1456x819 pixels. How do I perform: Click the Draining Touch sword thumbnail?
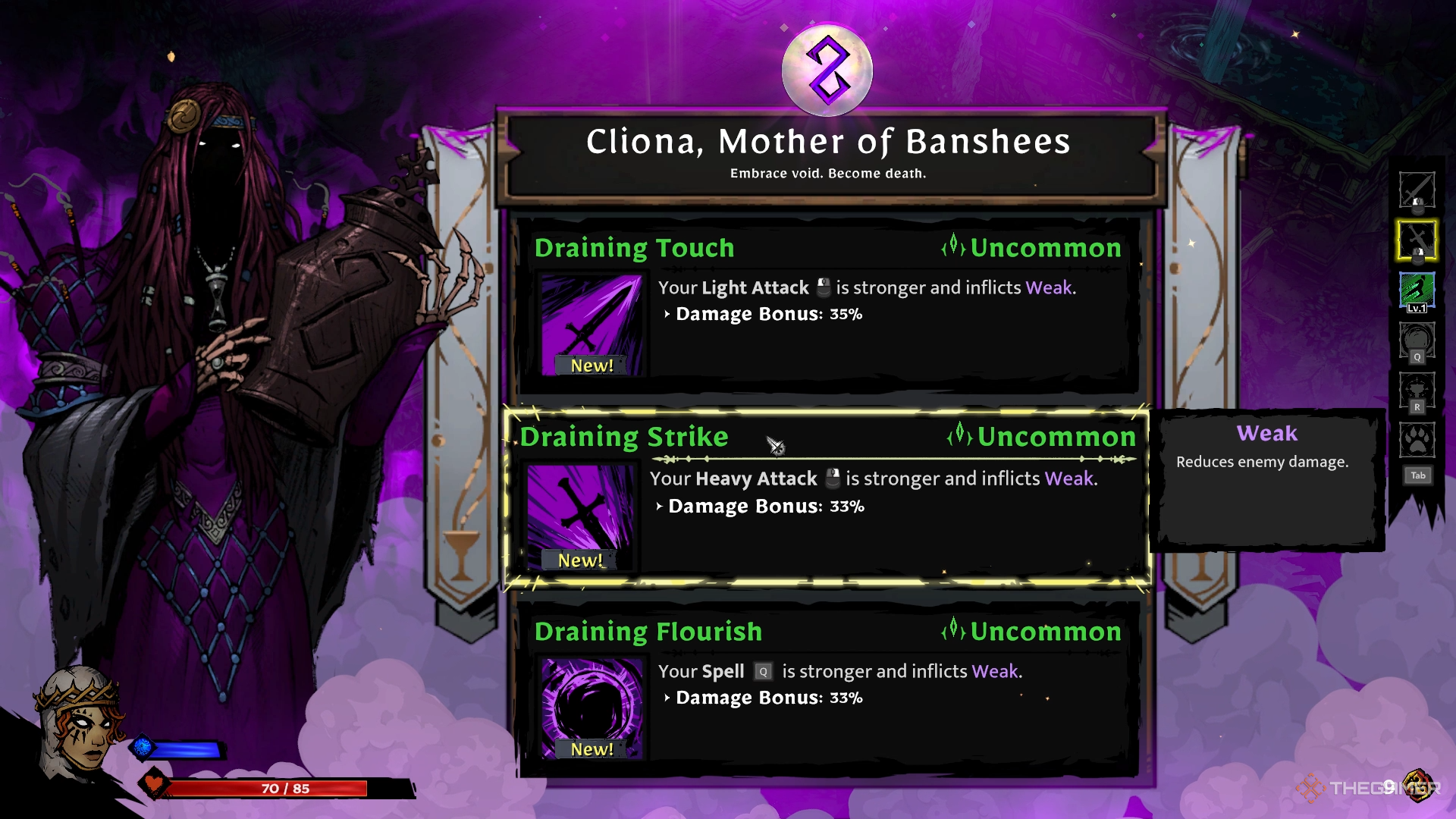(x=591, y=326)
